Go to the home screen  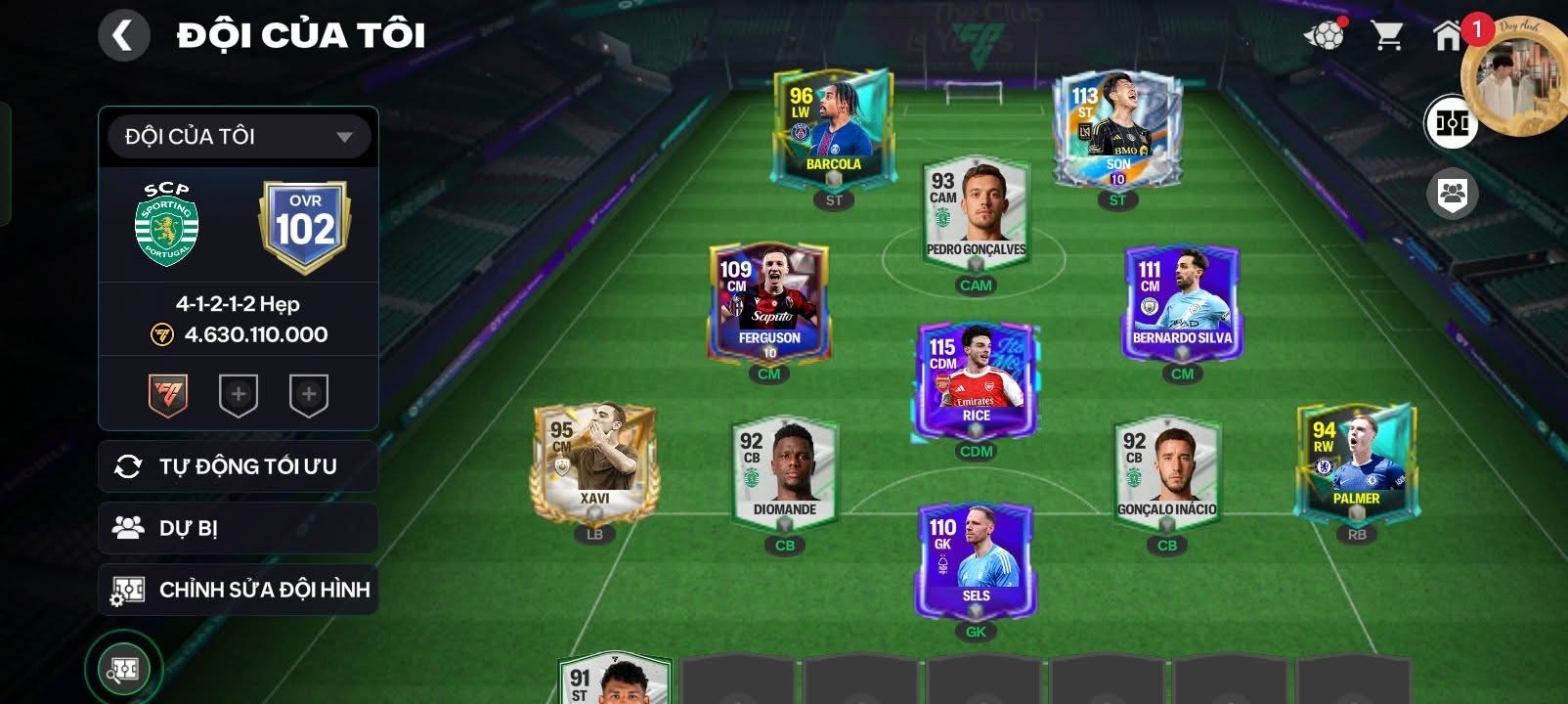pyautogui.click(x=1447, y=36)
